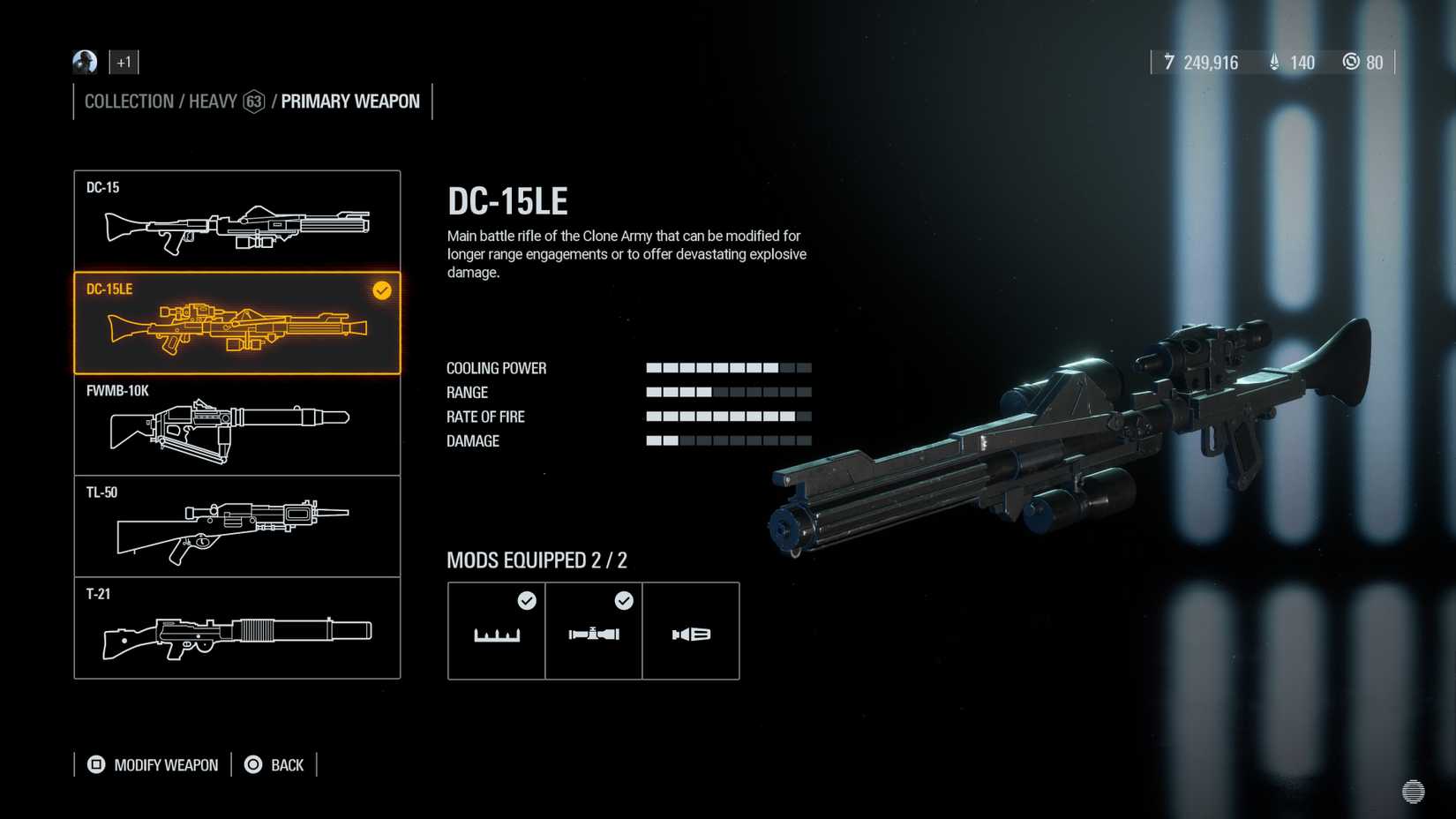This screenshot has width=1456, height=819.
Task: Click the player avatar portrait
Action: pyautogui.click(x=84, y=62)
